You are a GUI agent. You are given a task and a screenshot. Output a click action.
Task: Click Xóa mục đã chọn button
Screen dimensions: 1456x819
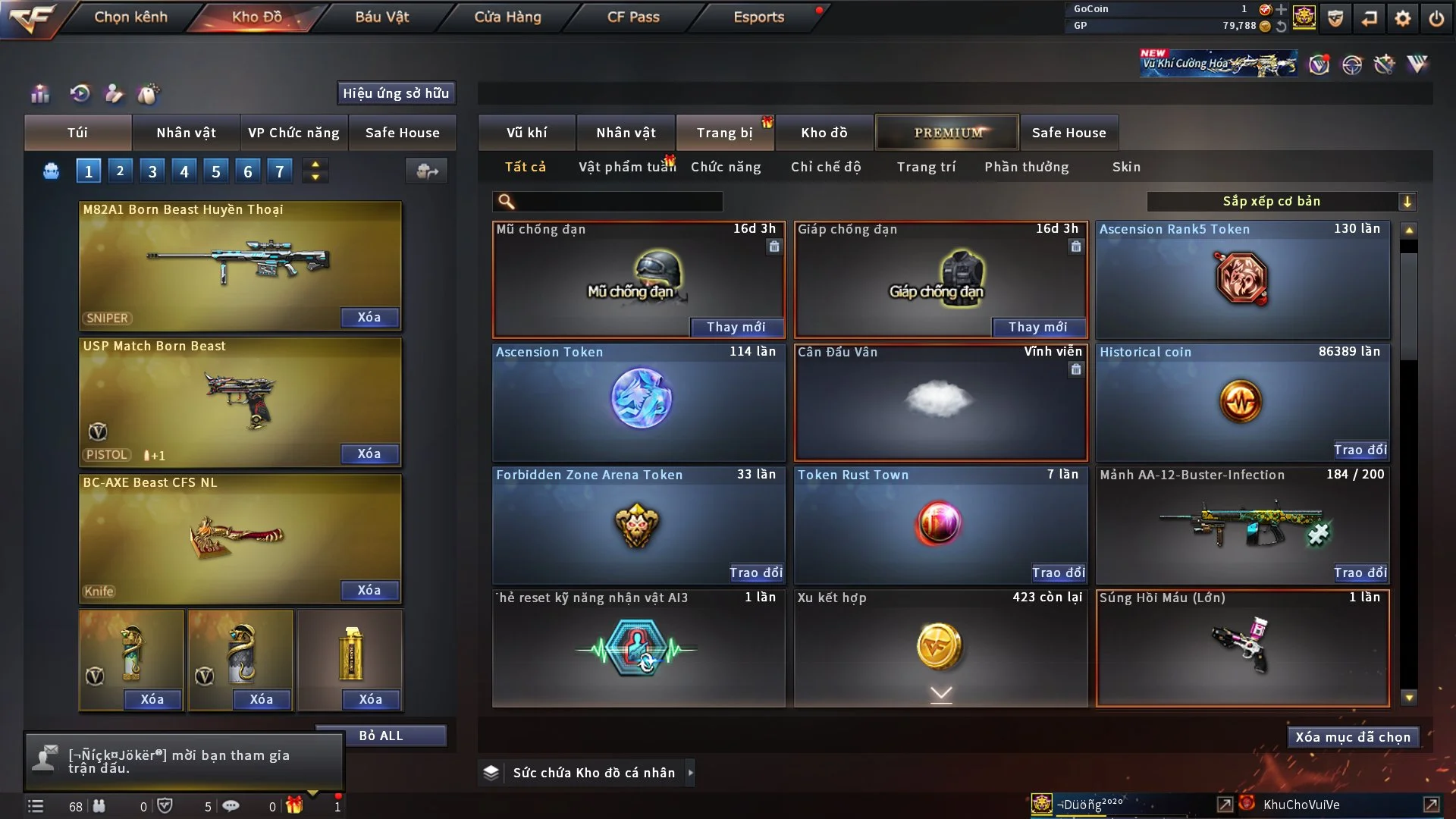click(x=1352, y=737)
